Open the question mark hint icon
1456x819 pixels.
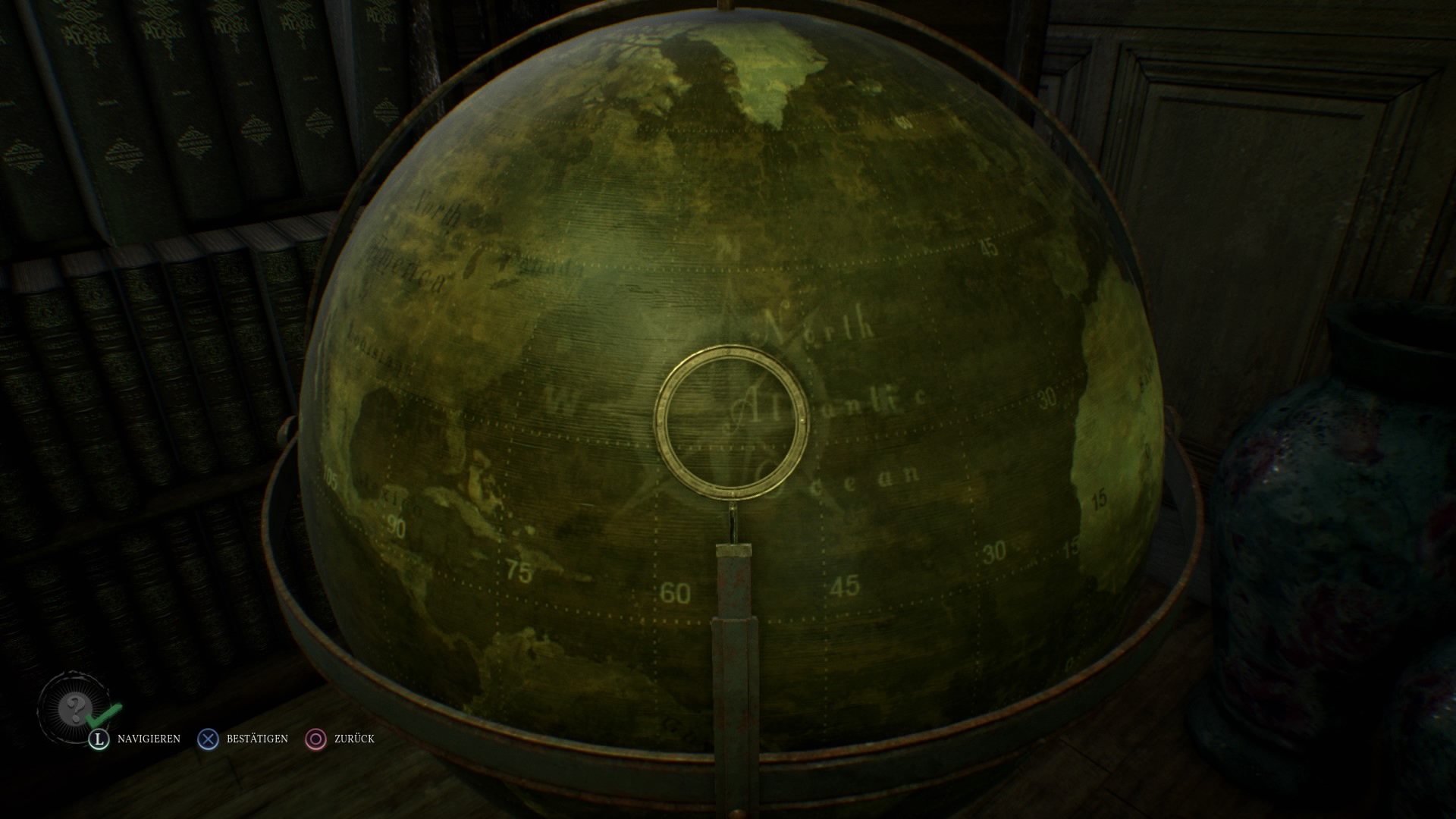pyautogui.click(x=74, y=708)
